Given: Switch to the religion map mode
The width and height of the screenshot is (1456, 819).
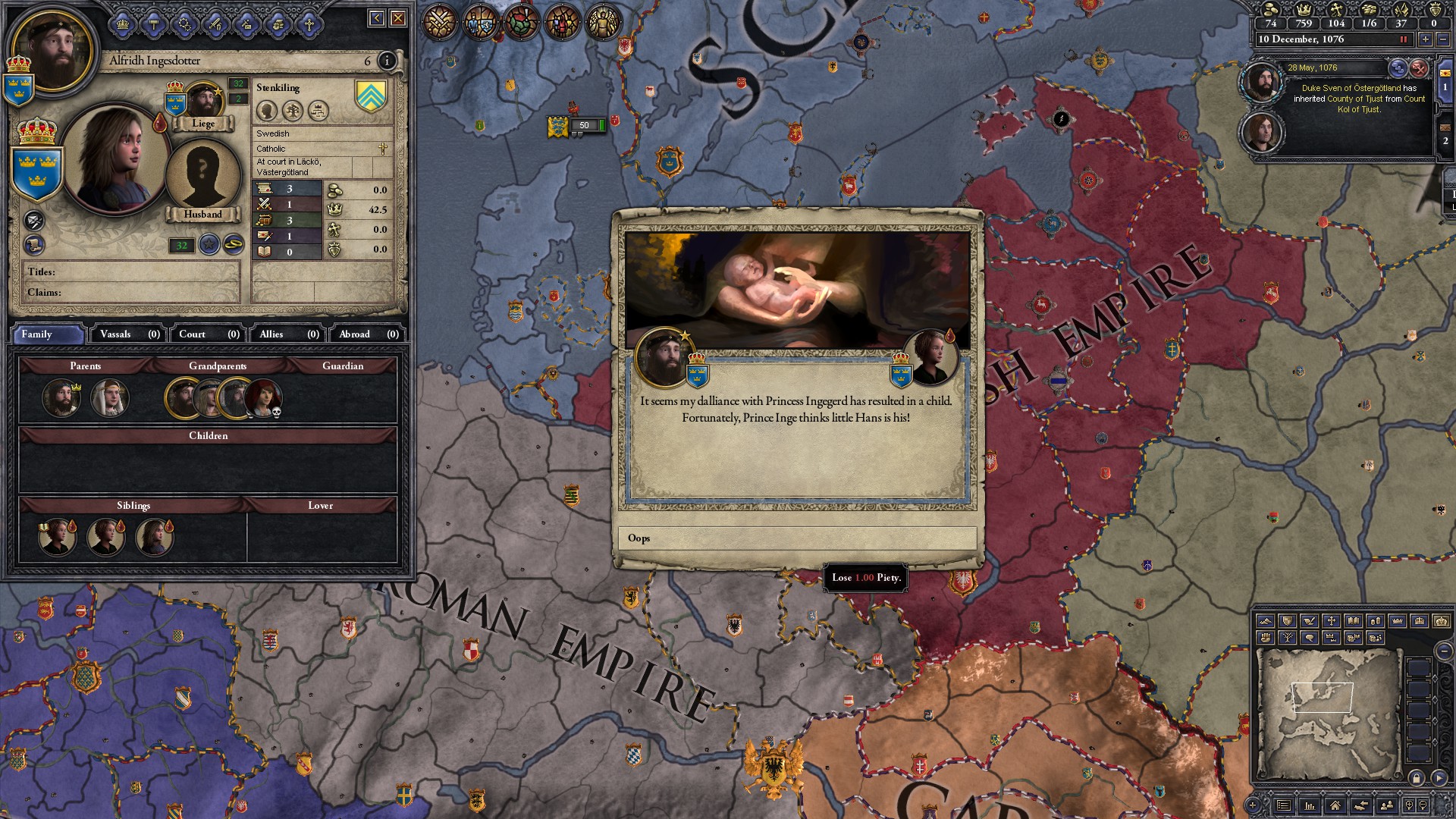Looking at the screenshot, I should point(1331,621).
